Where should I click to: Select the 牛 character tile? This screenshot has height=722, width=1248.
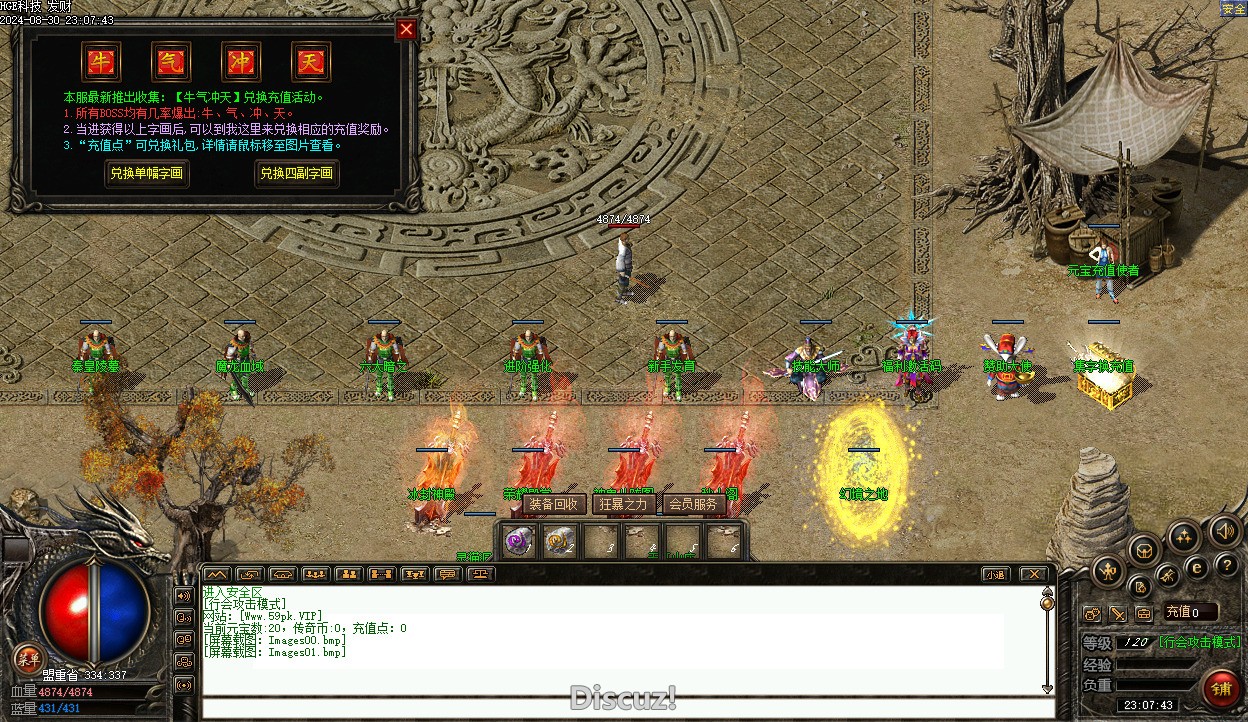pyautogui.click(x=101, y=62)
